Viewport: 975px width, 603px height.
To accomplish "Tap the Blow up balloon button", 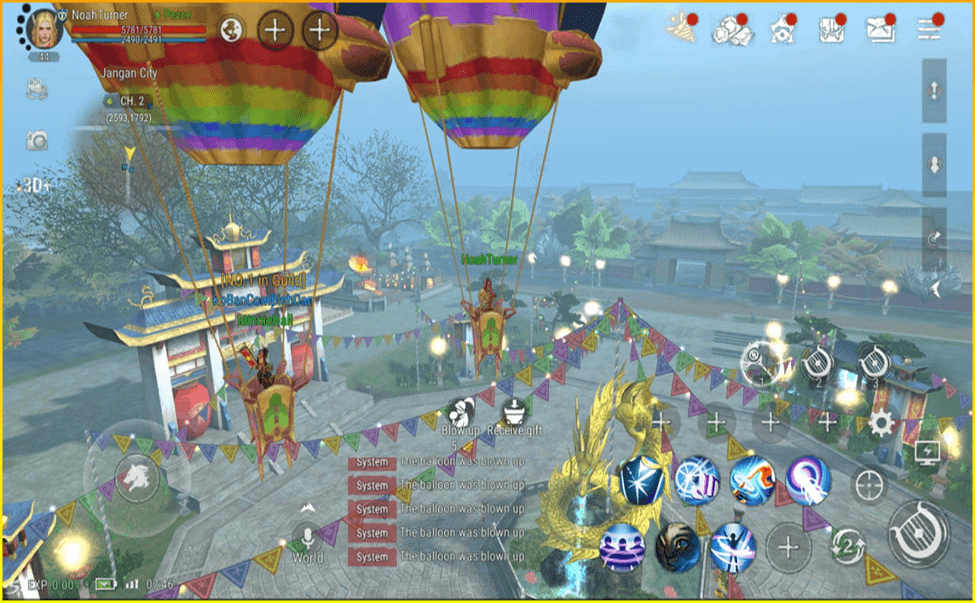I will (459, 413).
